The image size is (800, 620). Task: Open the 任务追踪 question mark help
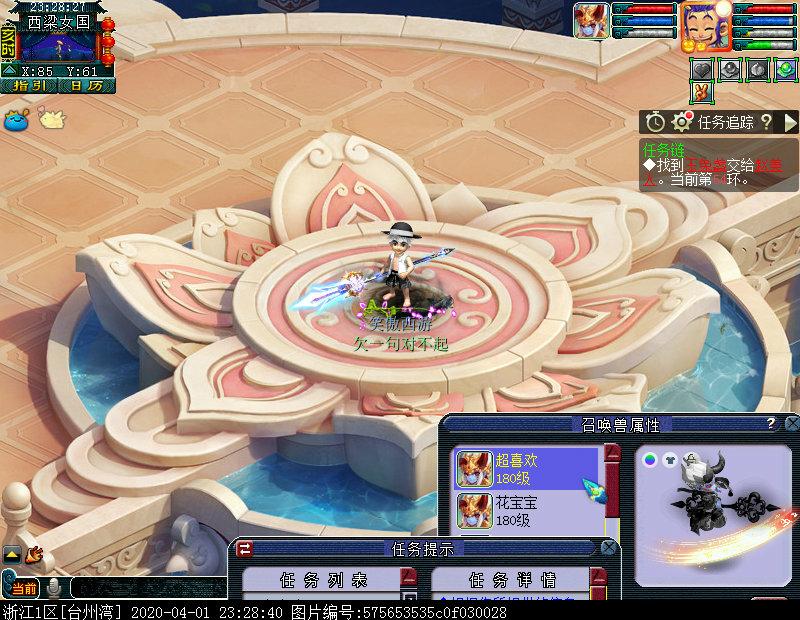tap(766, 122)
